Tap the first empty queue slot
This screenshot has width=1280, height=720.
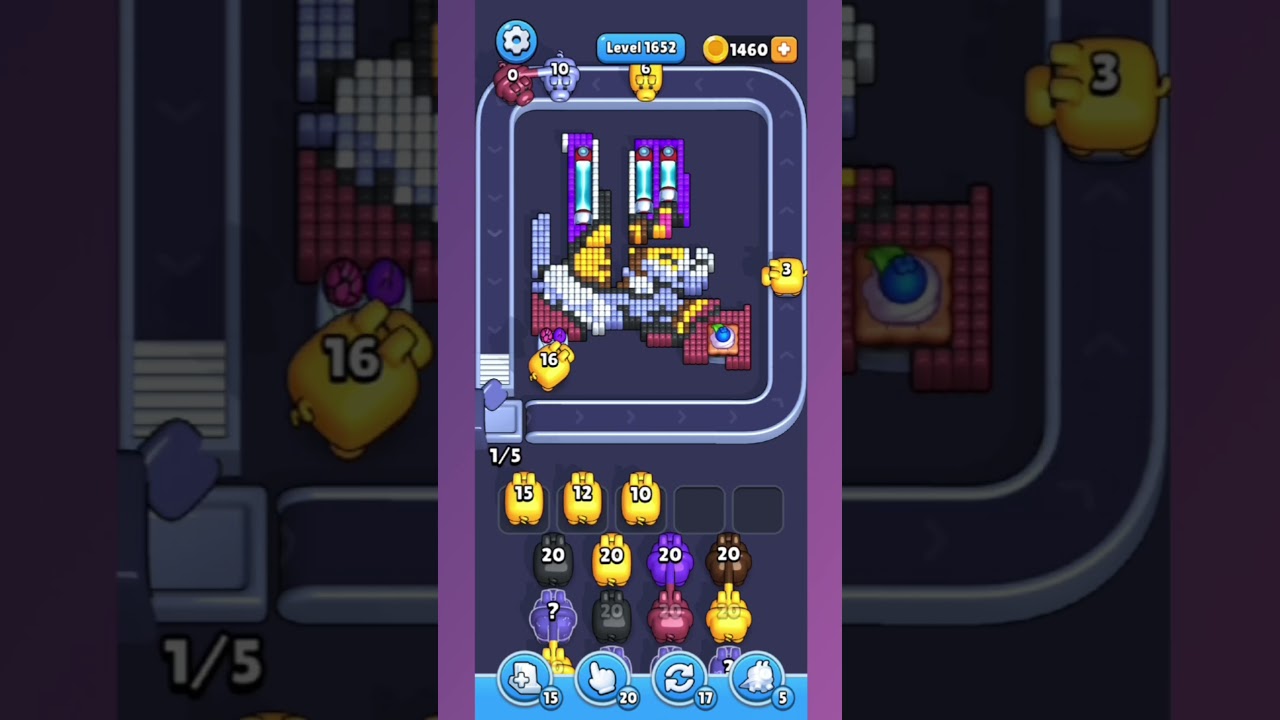click(699, 508)
